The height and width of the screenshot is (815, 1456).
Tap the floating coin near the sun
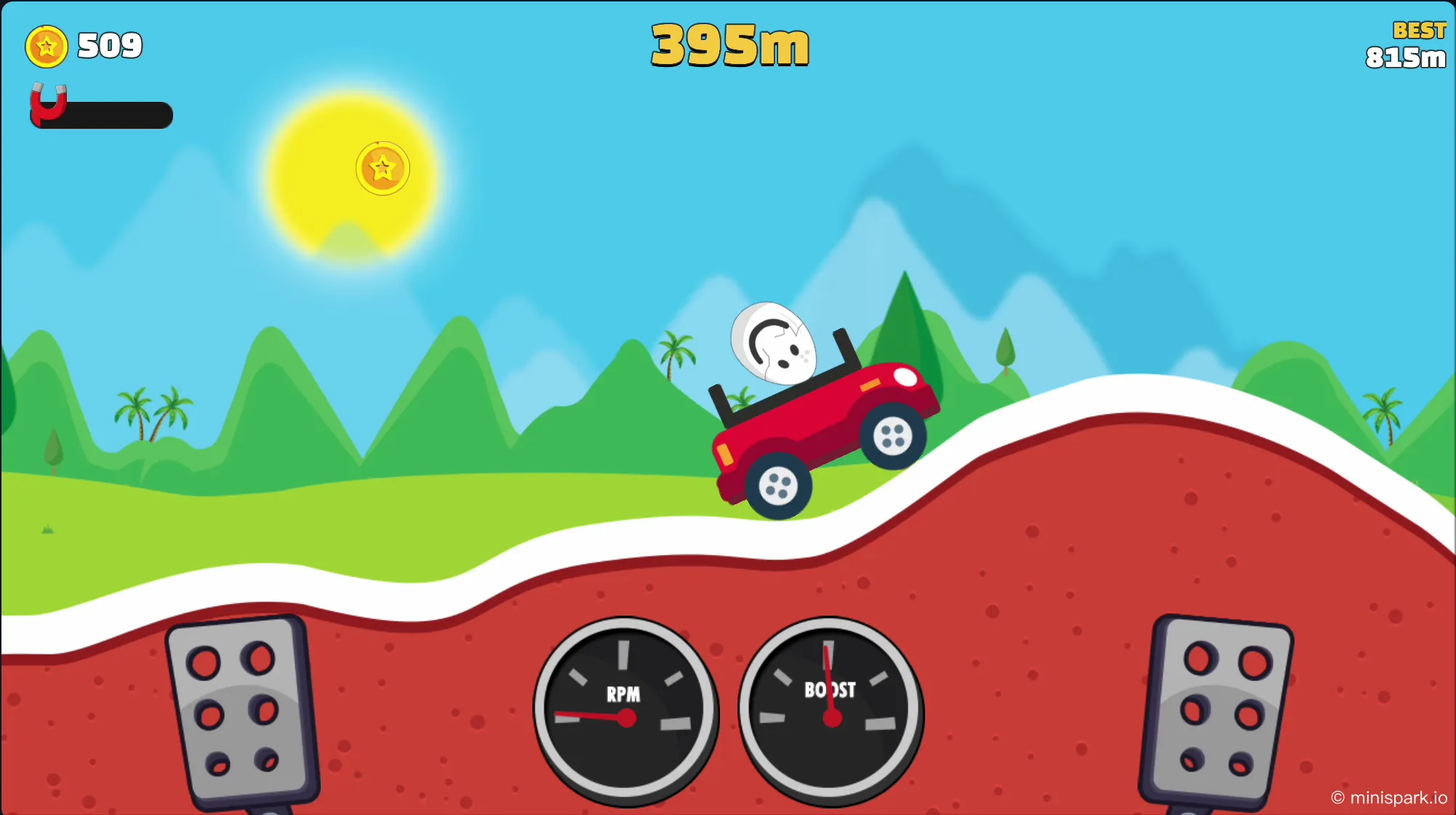[x=383, y=167]
